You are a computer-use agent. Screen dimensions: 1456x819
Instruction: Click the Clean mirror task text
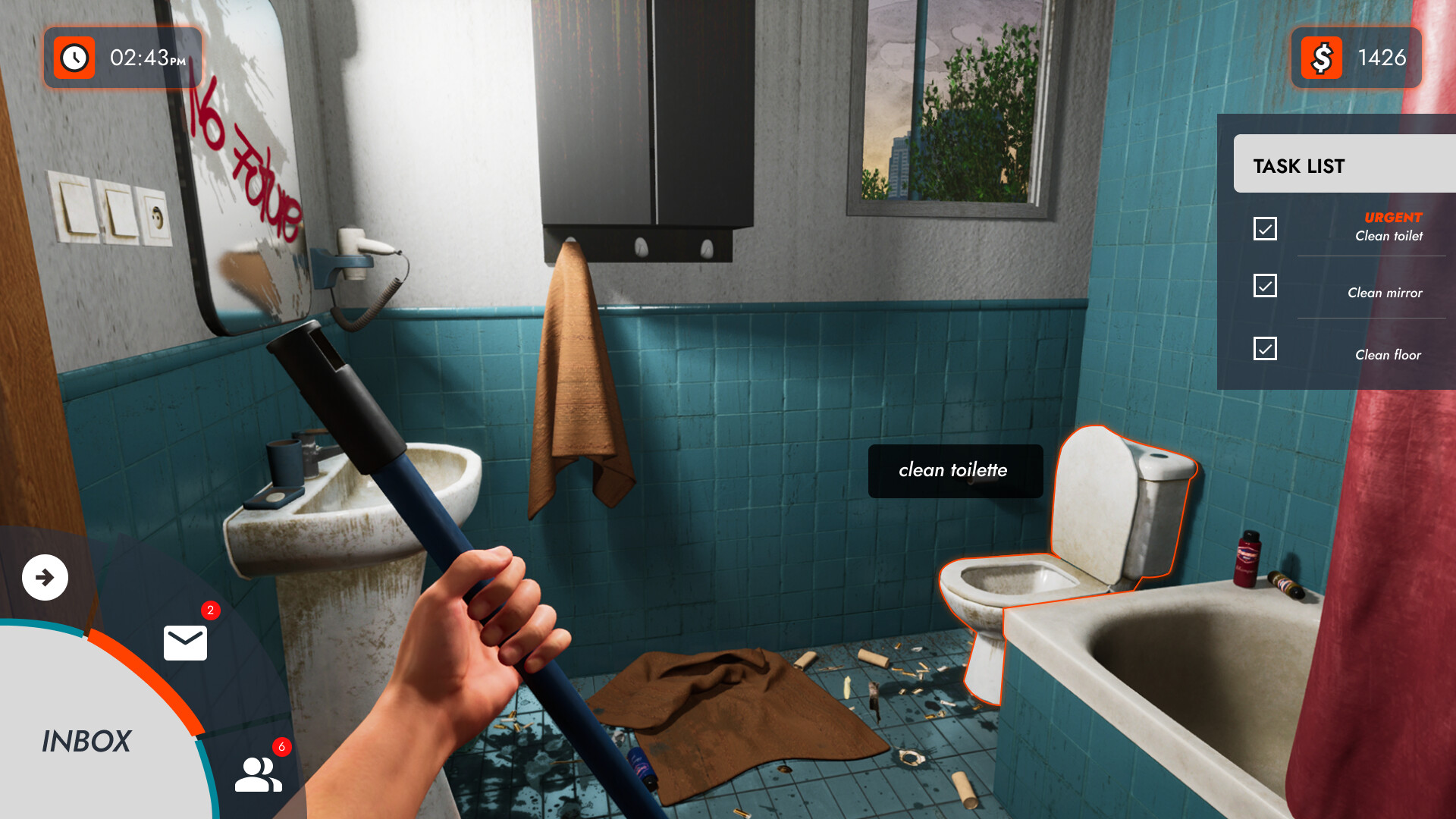point(1385,293)
